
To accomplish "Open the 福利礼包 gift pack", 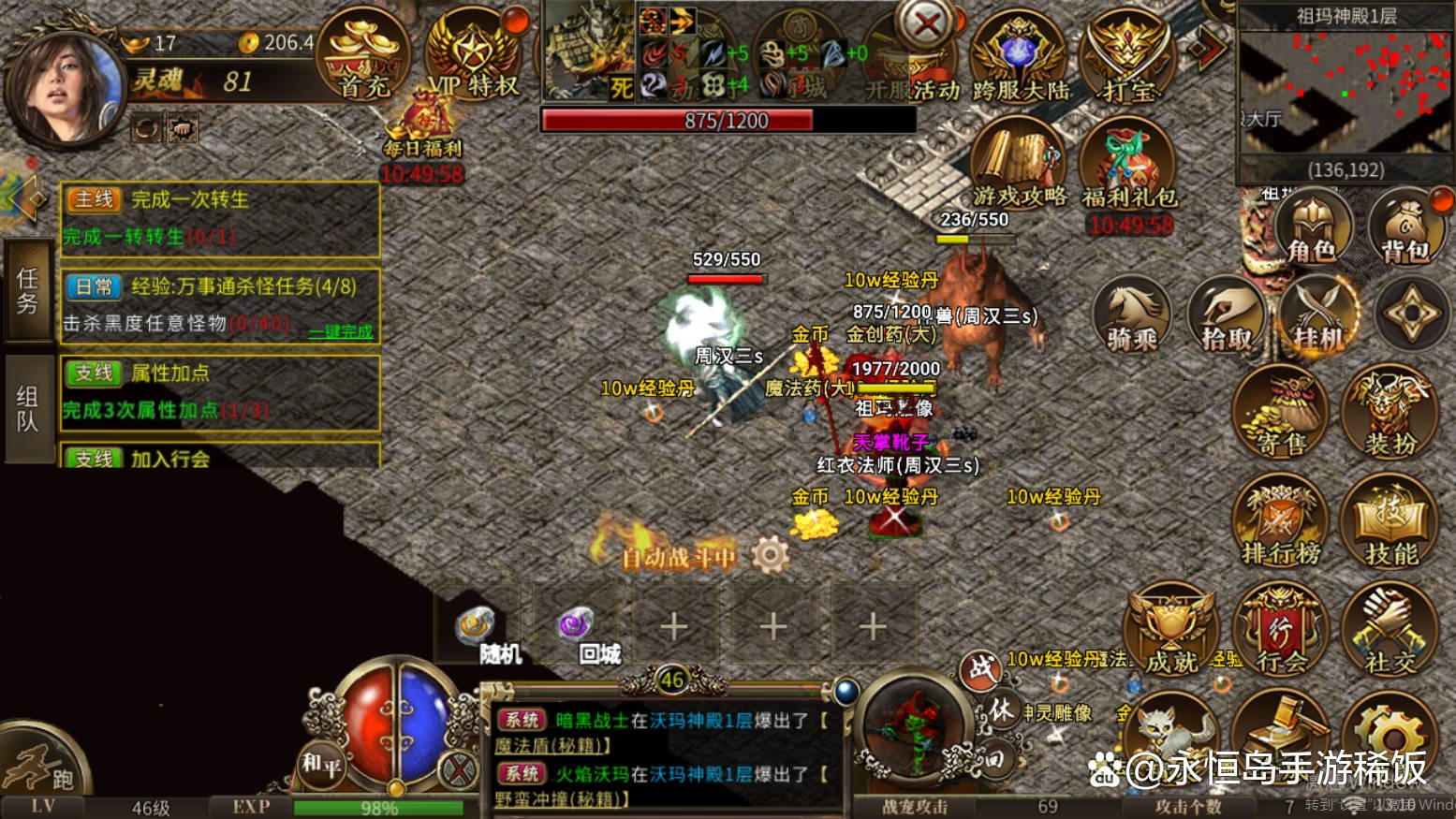I will tap(1128, 166).
